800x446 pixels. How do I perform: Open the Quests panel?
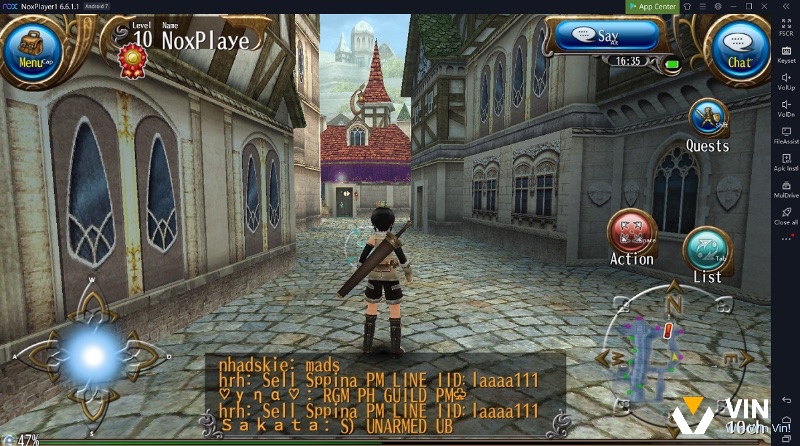tap(707, 120)
